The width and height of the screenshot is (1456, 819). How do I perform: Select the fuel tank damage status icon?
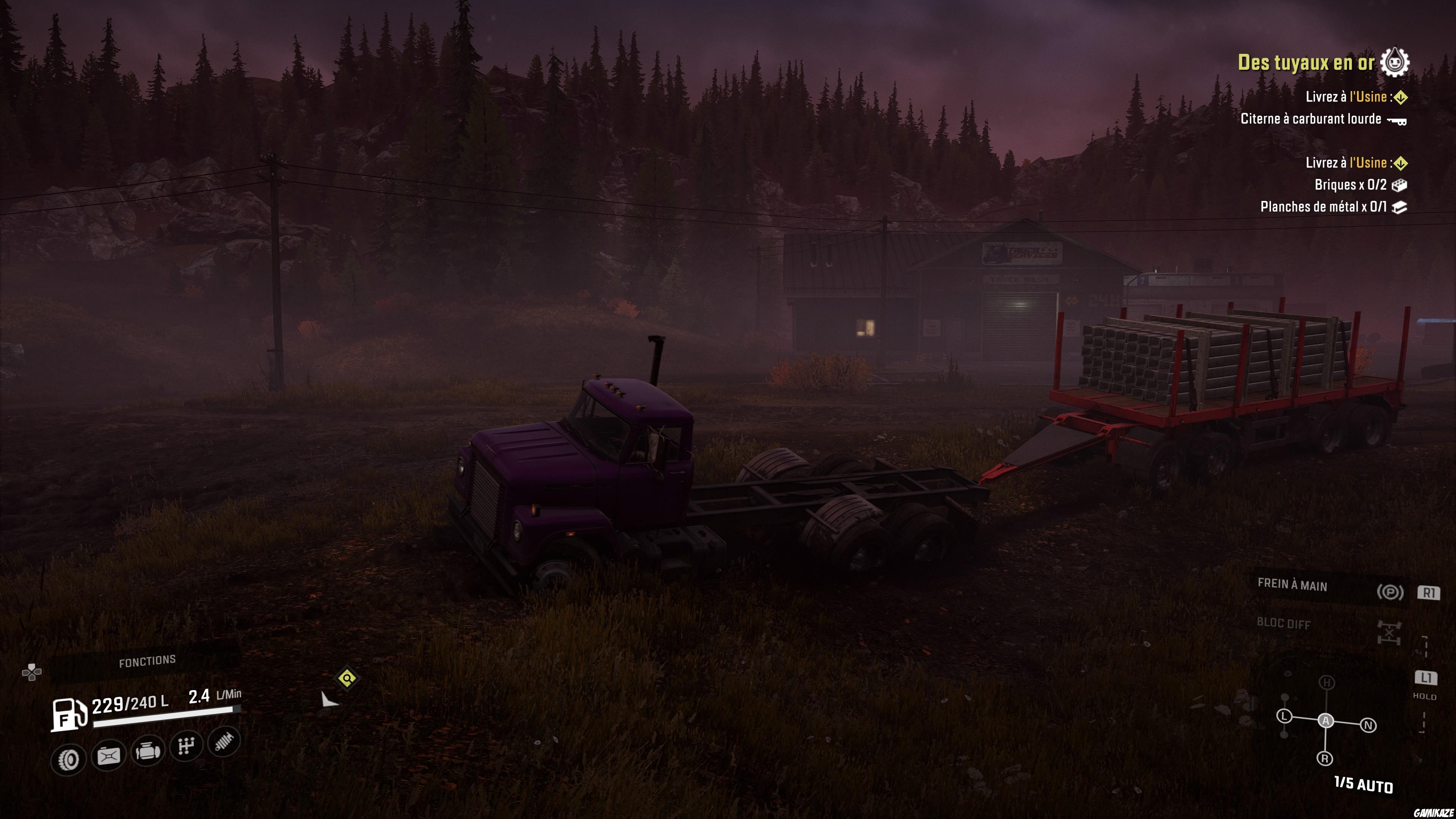click(x=108, y=755)
